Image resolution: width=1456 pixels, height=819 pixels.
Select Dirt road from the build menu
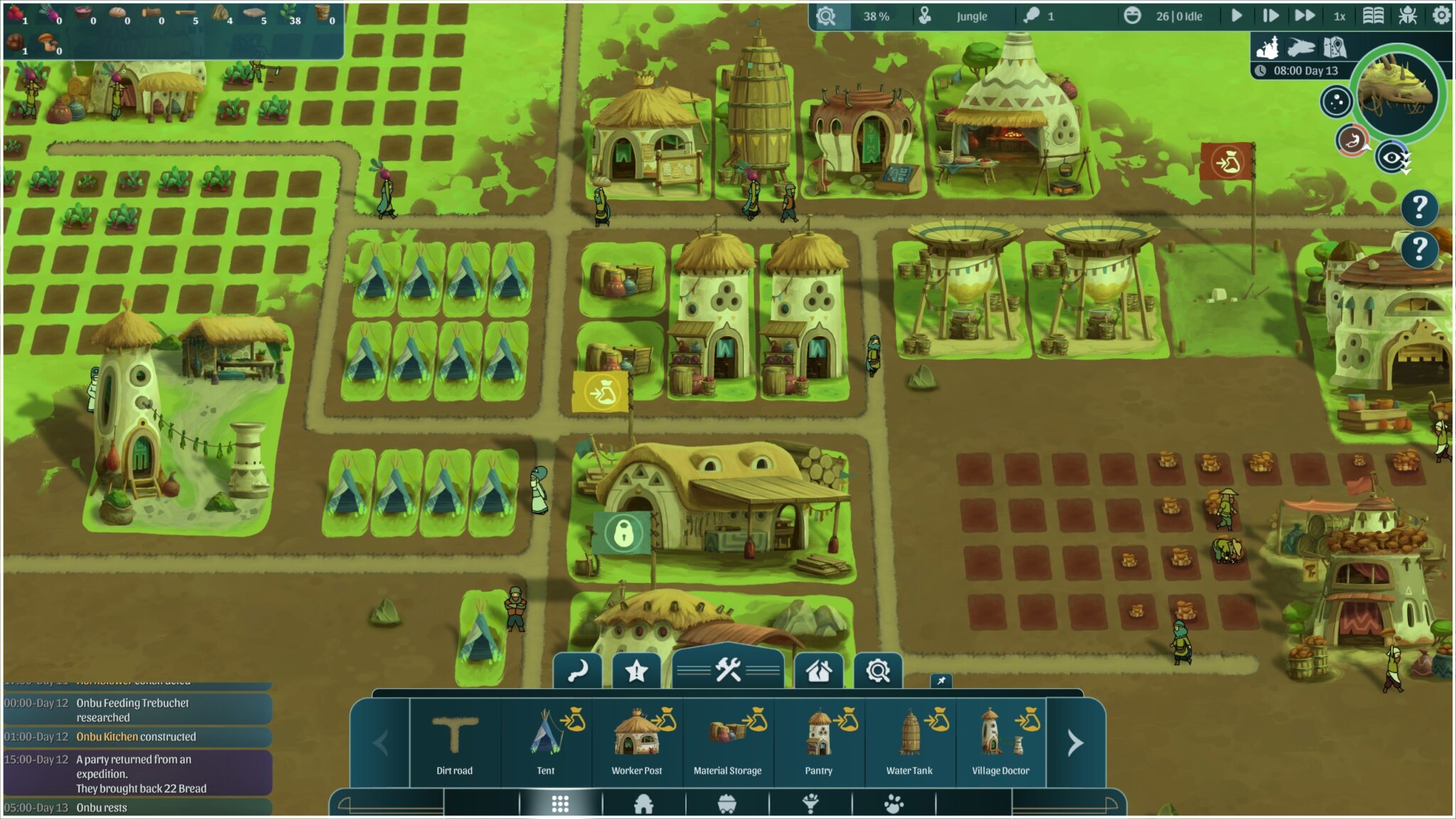pyautogui.click(x=454, y=743)
